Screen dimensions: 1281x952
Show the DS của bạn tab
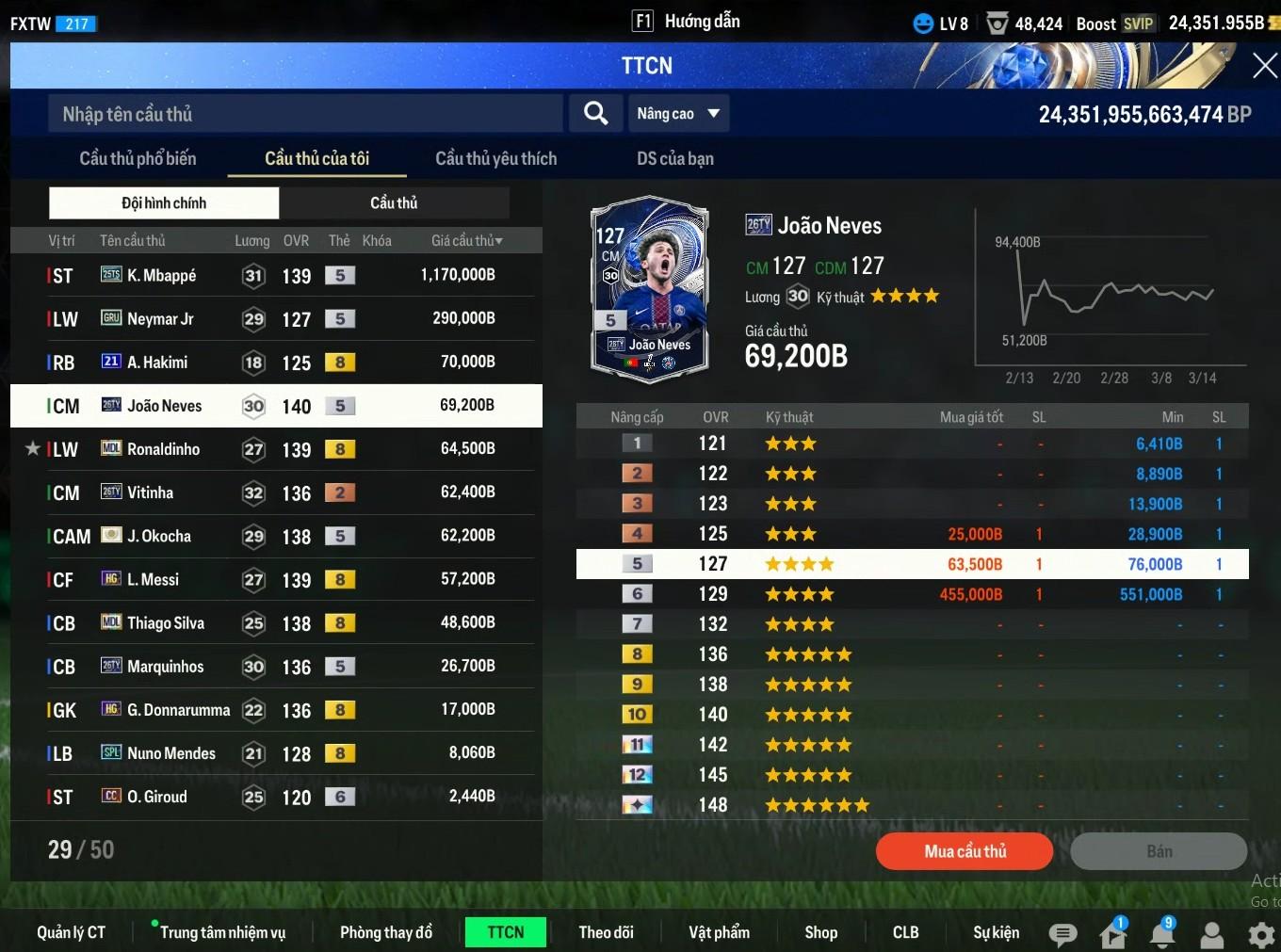click(674, 158)
